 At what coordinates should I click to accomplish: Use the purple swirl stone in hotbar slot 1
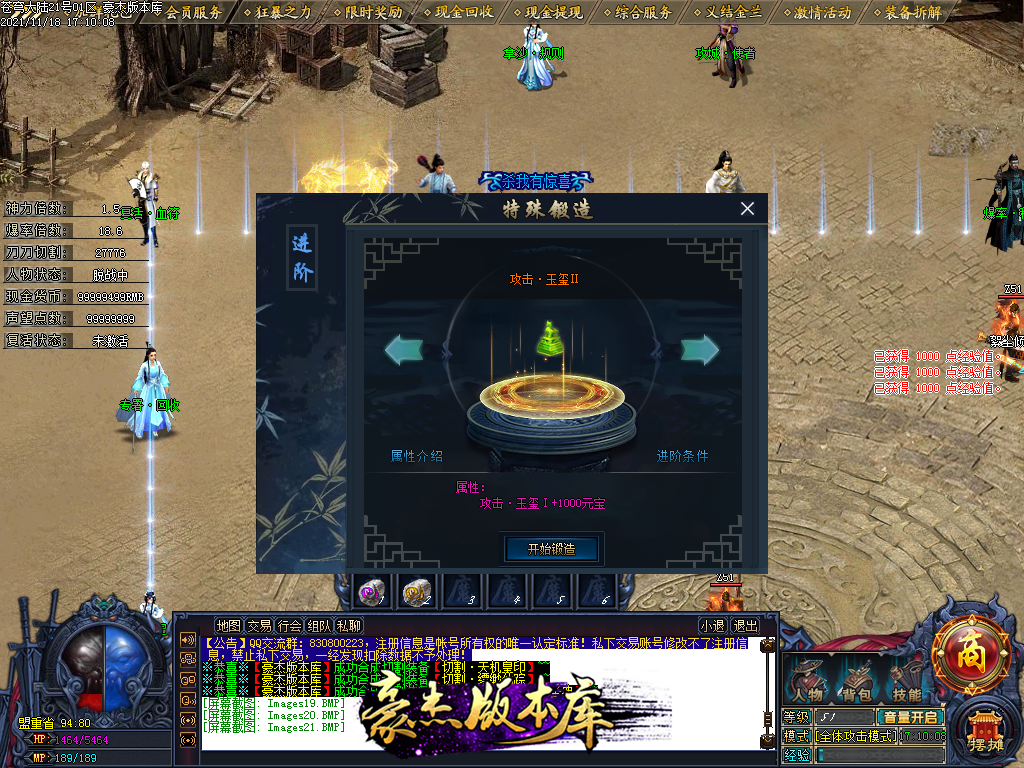373,593
